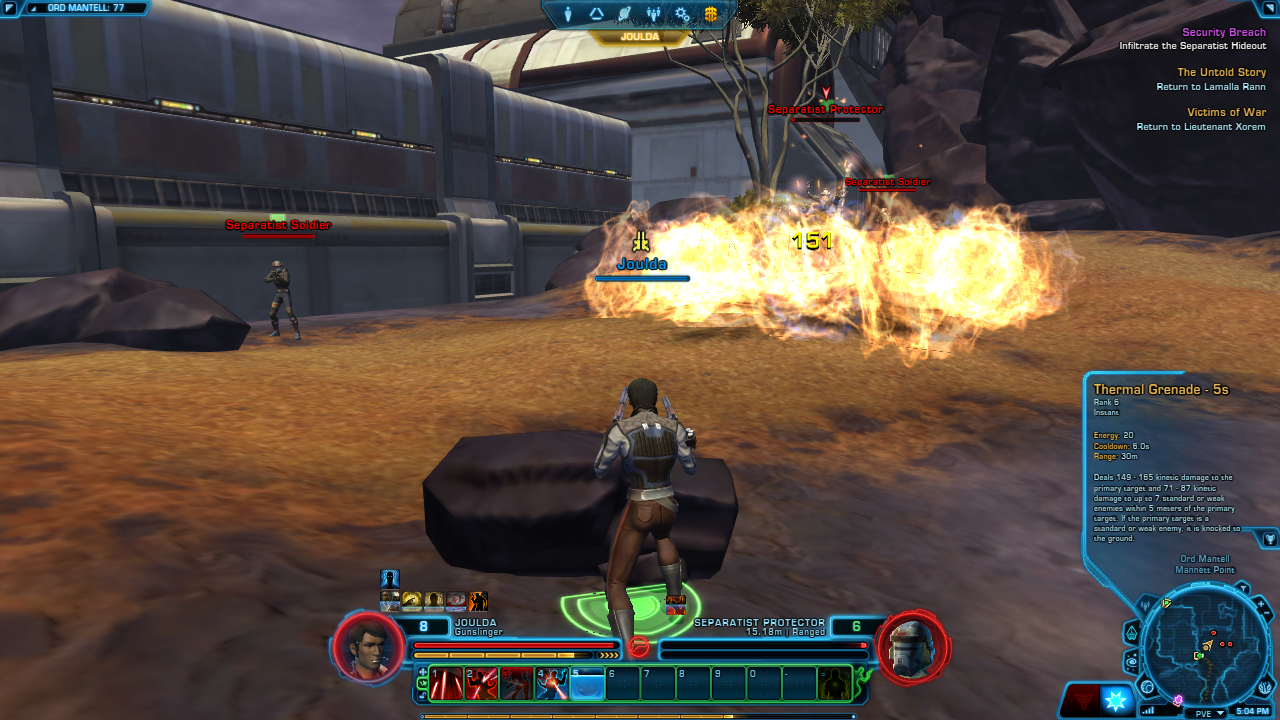Use the Thermal Grenade in slot 5
The image size is (1280, 720).
[x=587, y=683]
